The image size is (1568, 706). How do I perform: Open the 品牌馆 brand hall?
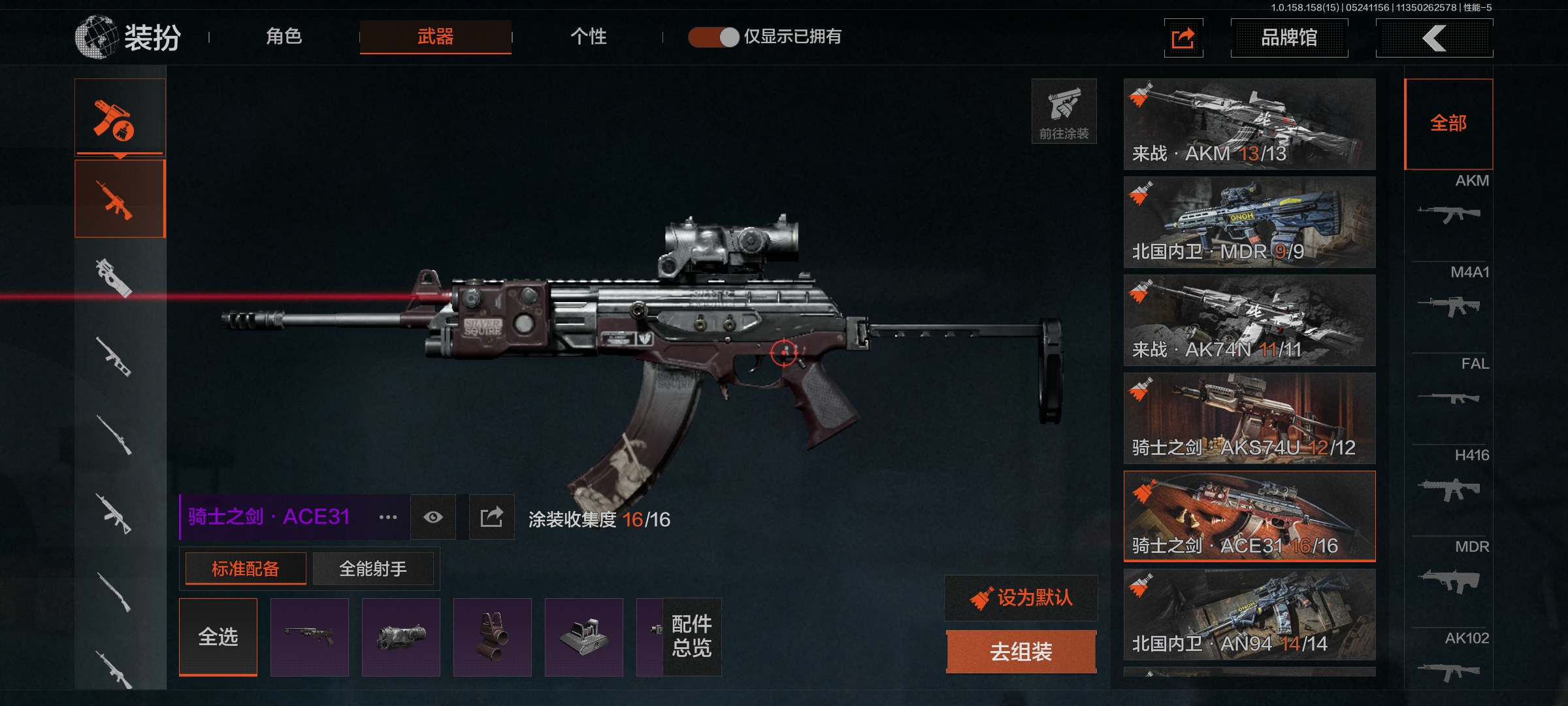point(1289,38)
